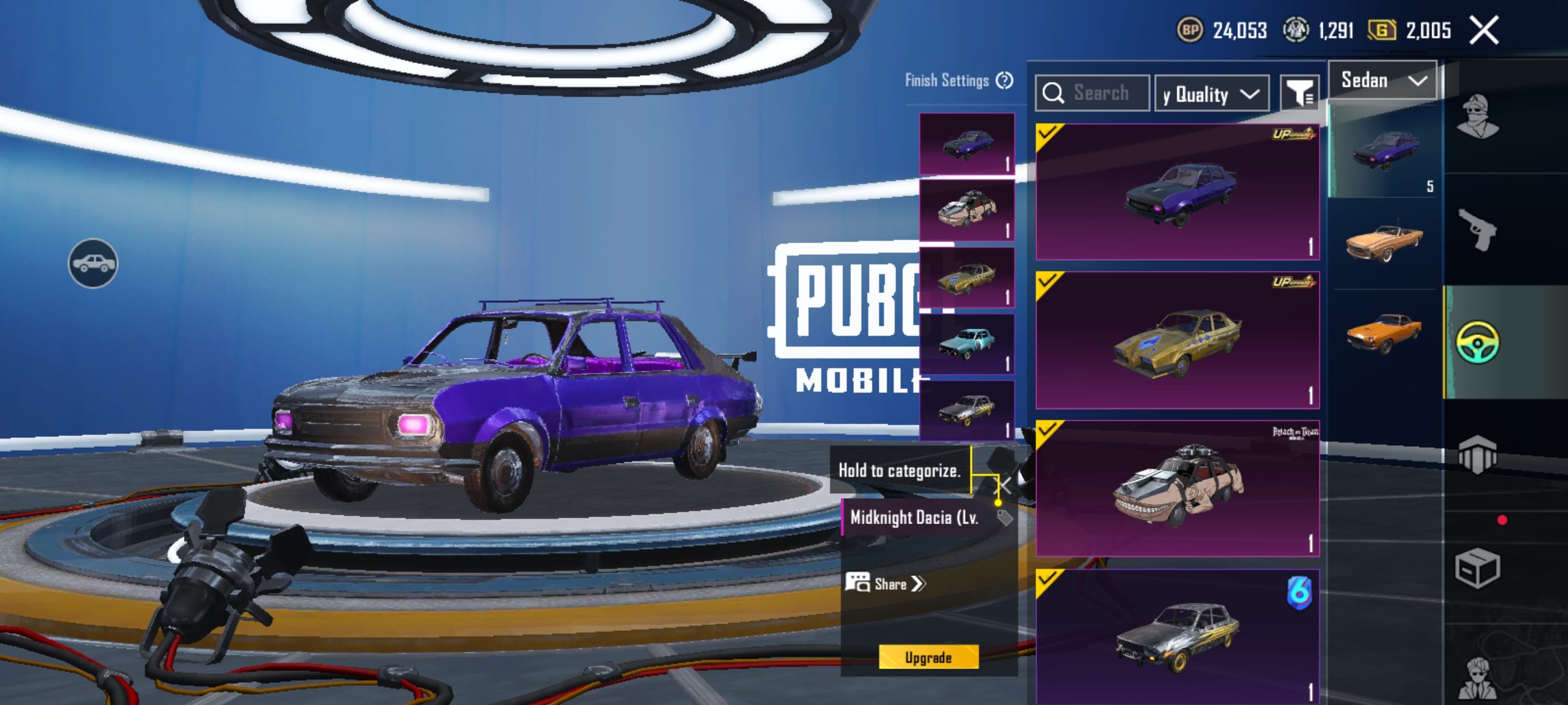Choose the orange convertible vehicle type
1568x705 pixels.
coord(1384,242)
